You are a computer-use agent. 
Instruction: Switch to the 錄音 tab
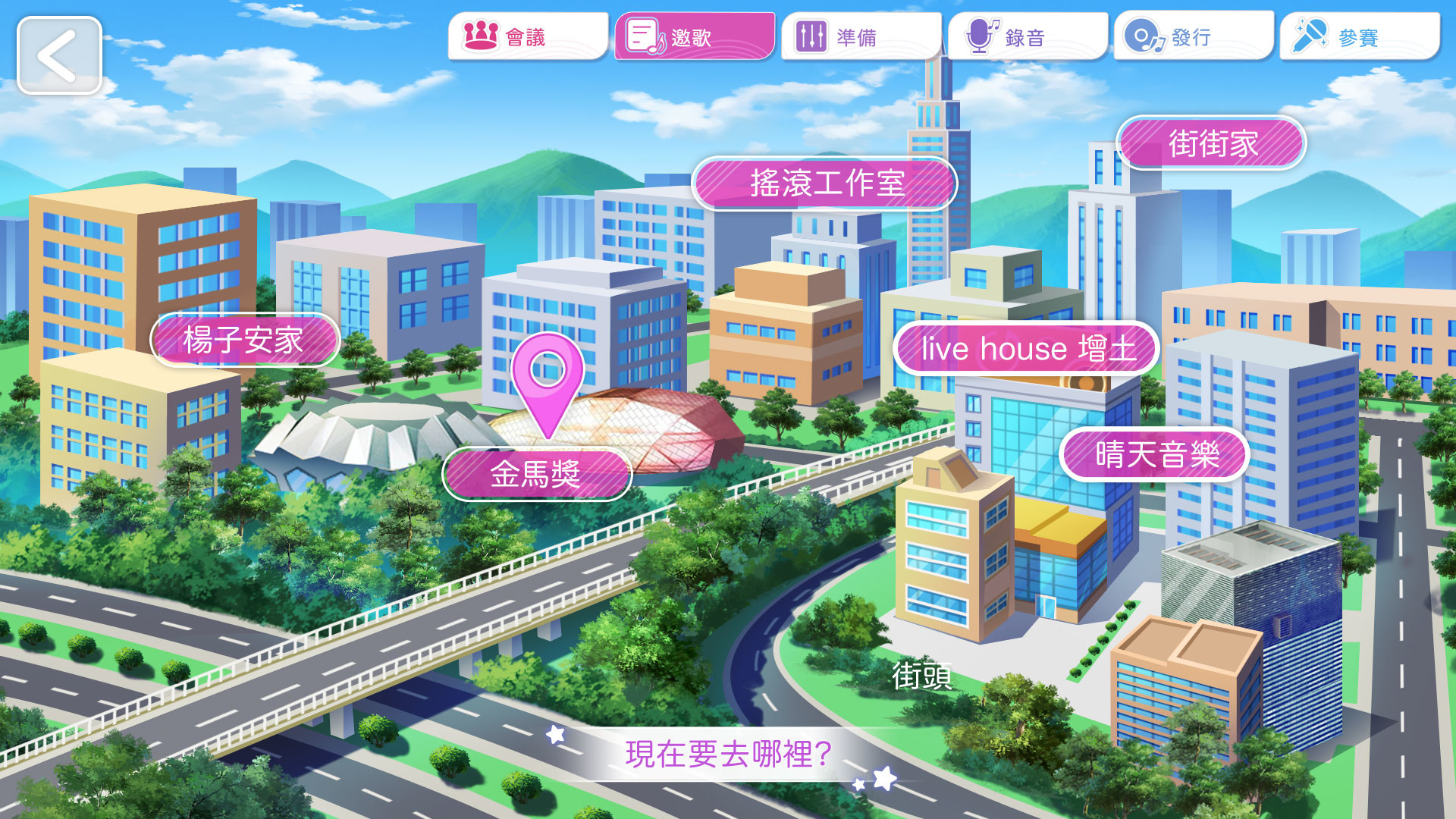pyautogui.click(x=1028, y=33)
